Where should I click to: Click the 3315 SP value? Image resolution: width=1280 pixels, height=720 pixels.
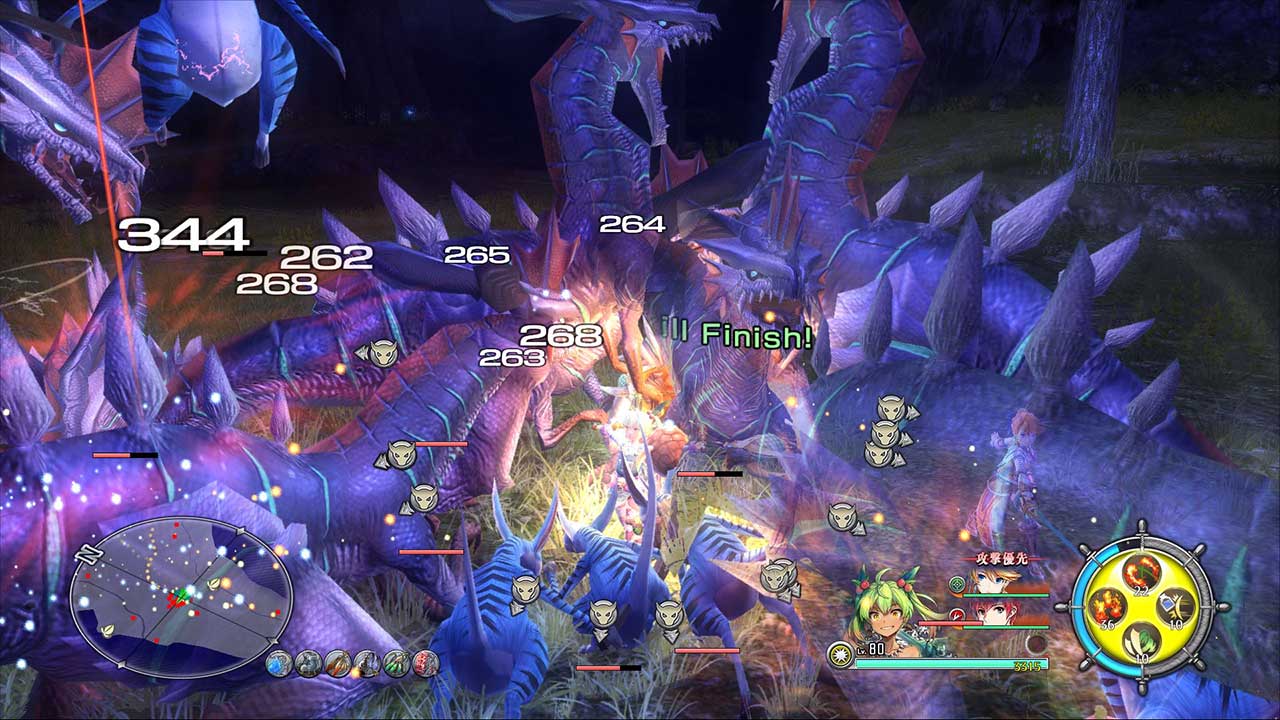(x=1028, y=665)
